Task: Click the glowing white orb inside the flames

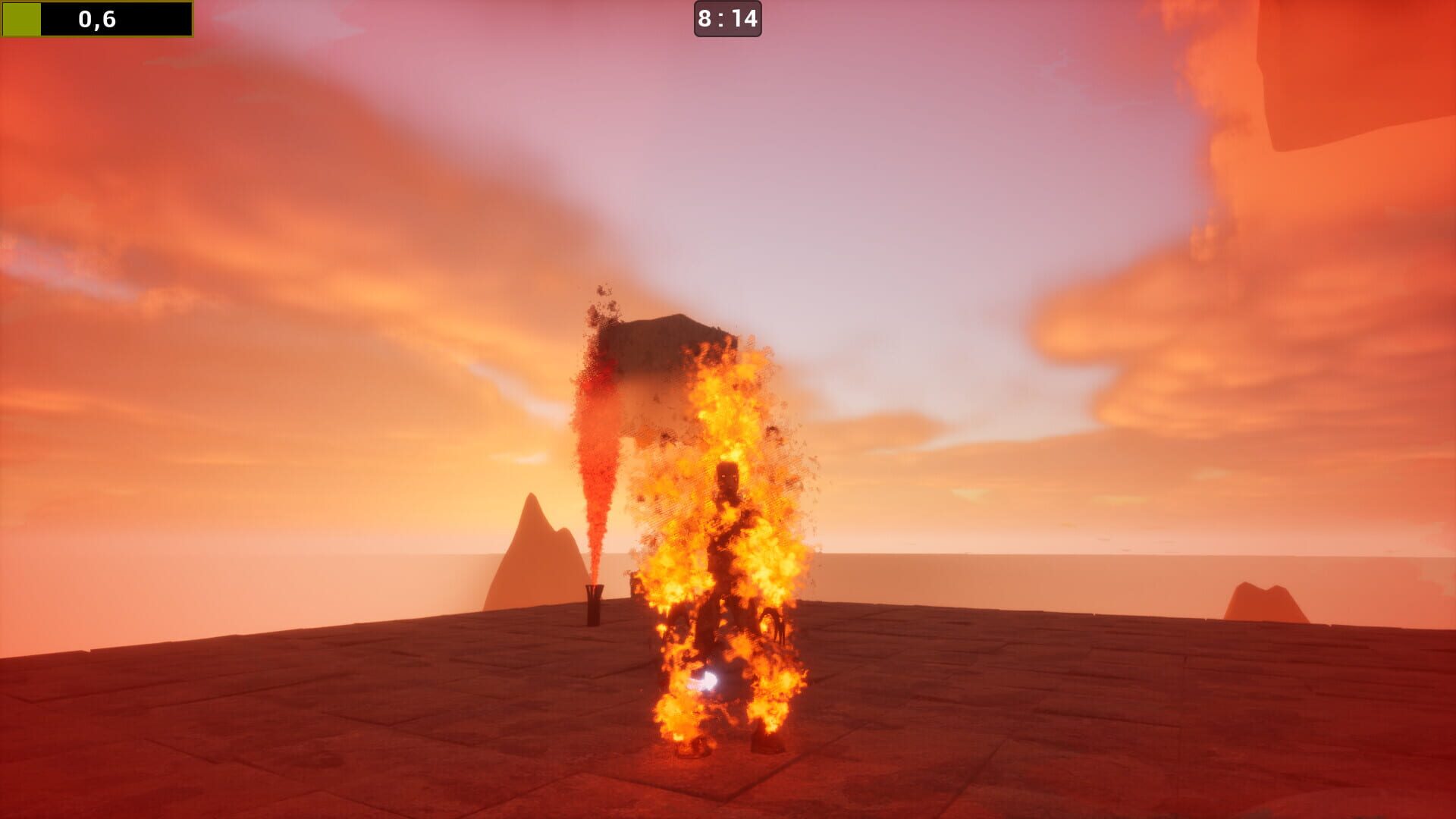Action: [x=707, y=681]
